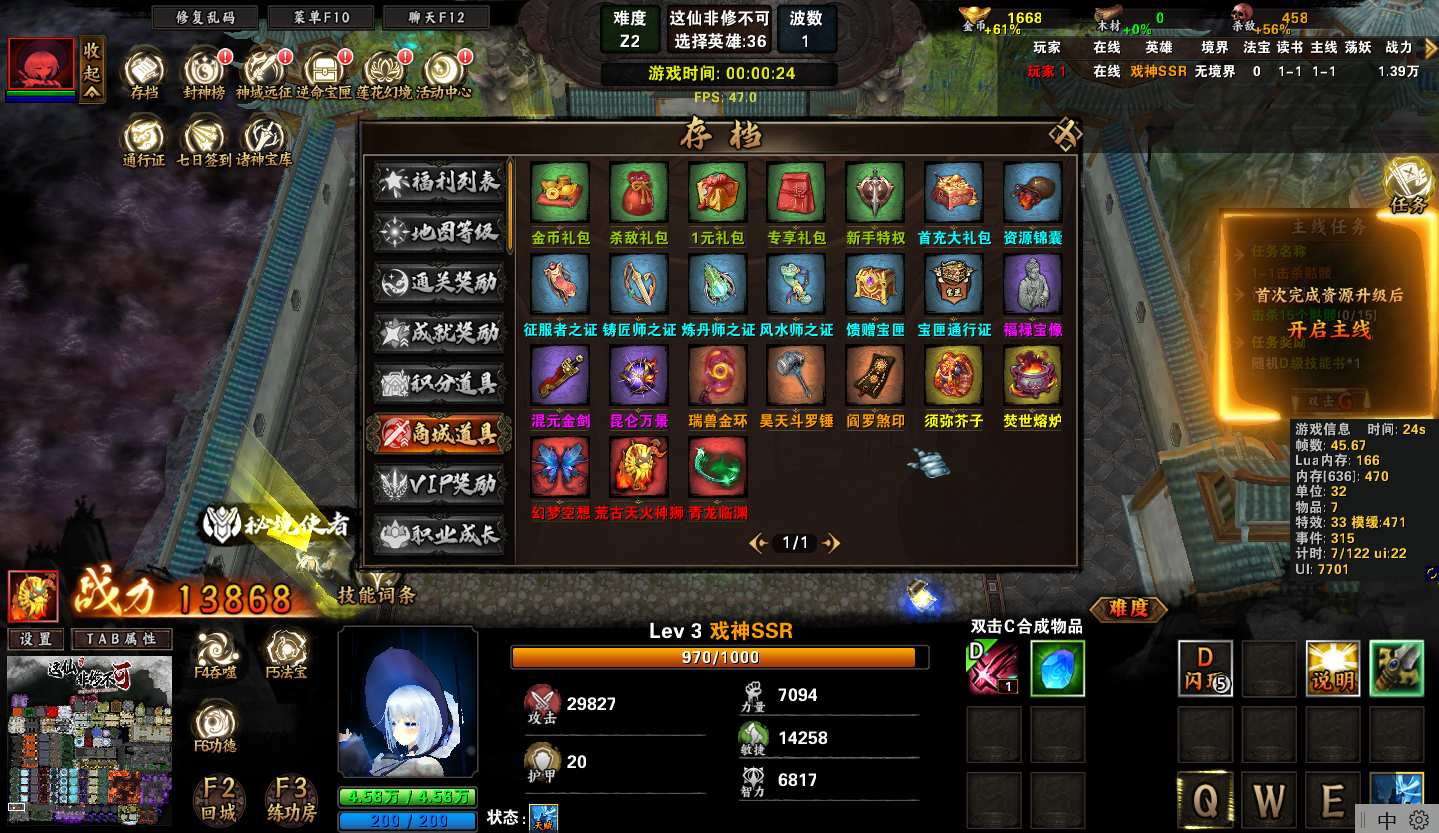Screen dimensions: 1439x833
Task: Switch to VIP奖励 tab
Action: pos(440,484)
